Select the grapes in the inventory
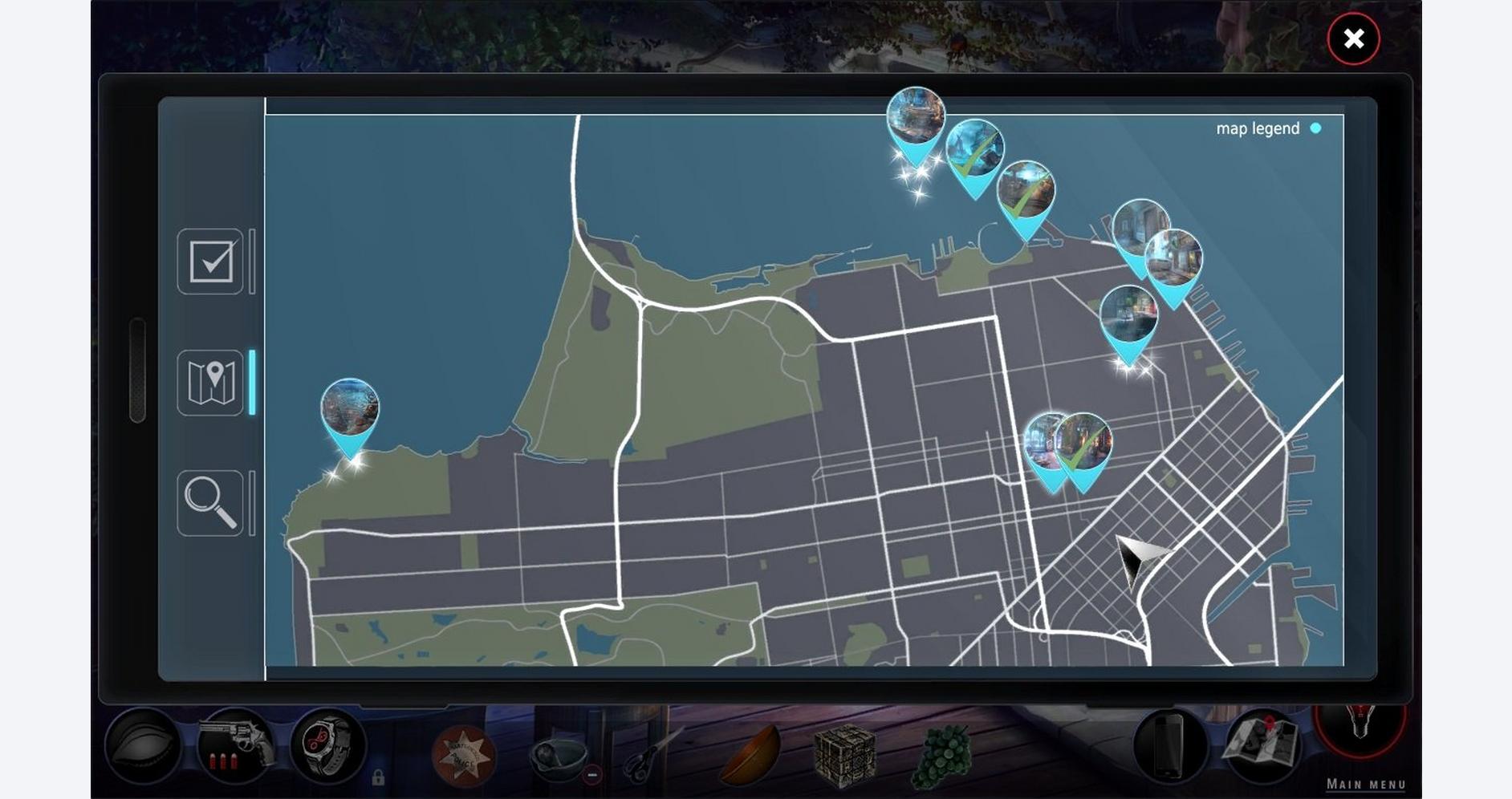This screenshot has height=799, width=1512. tap(944, 756)
